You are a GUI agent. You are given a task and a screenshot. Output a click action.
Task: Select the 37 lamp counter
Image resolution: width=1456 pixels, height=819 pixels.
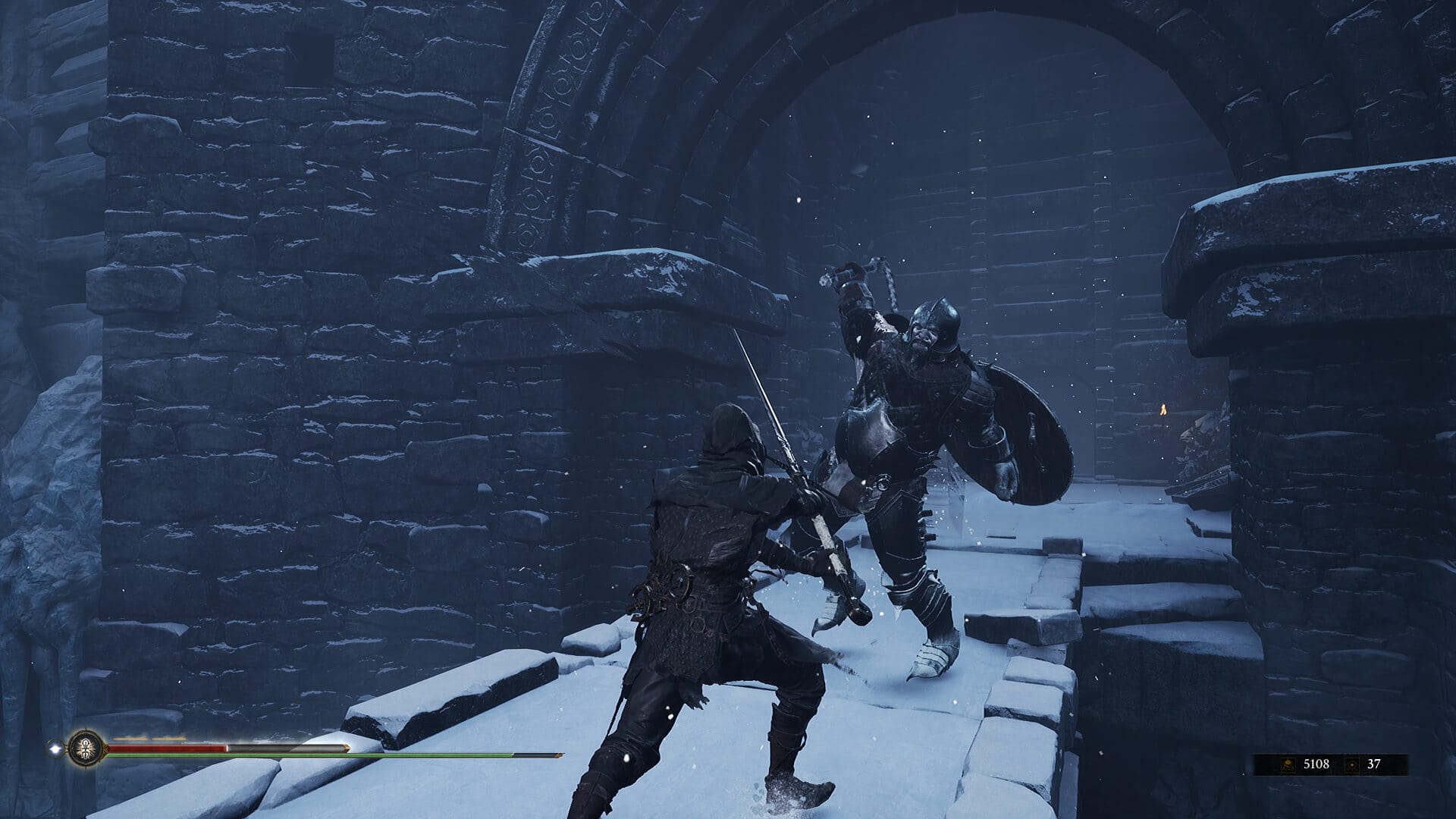click(x=1374, y=764)
